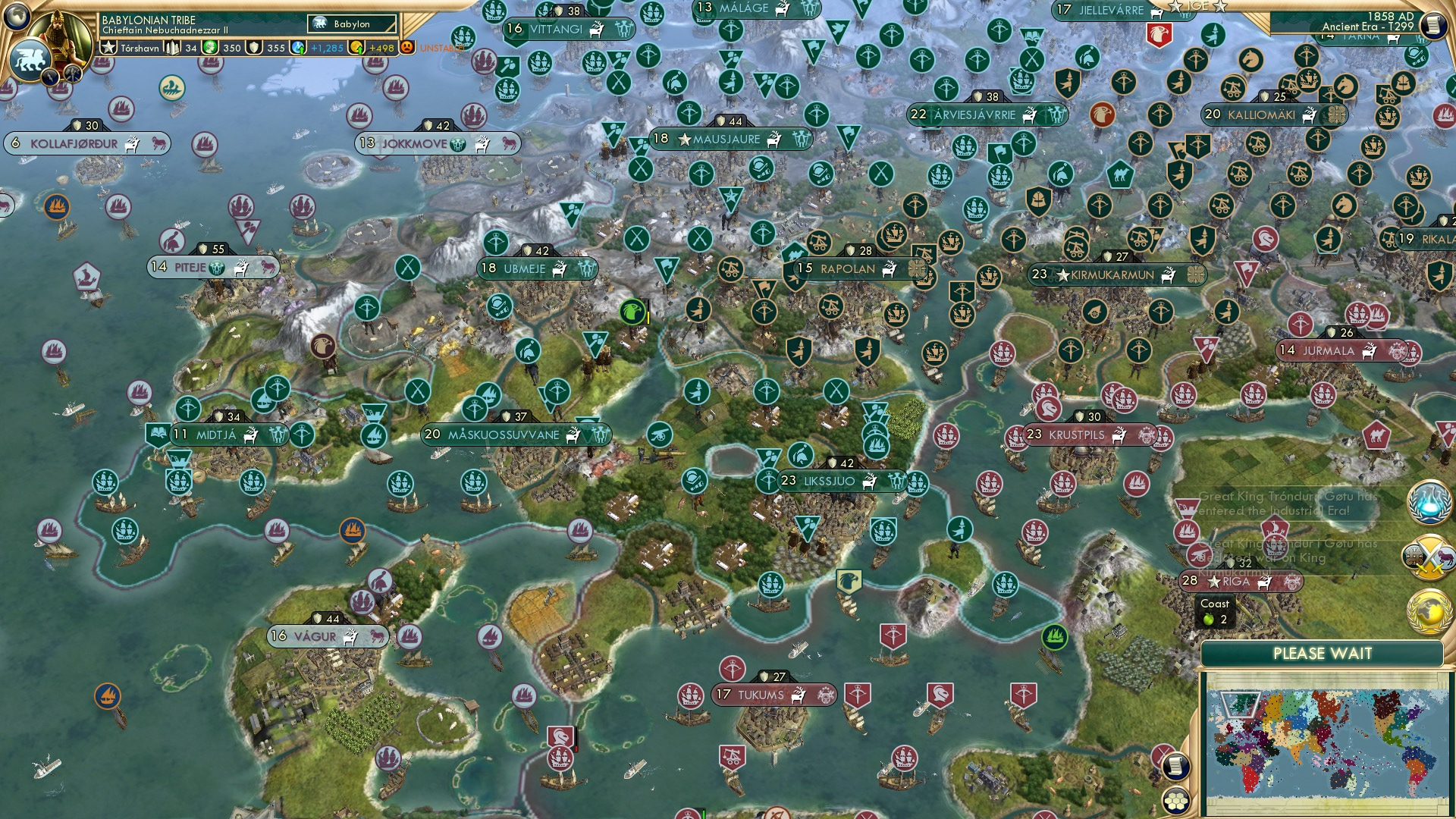The image size is (1456, 819).
Task: Click the gold income coin icon
Action: click(x=357, y=48)
